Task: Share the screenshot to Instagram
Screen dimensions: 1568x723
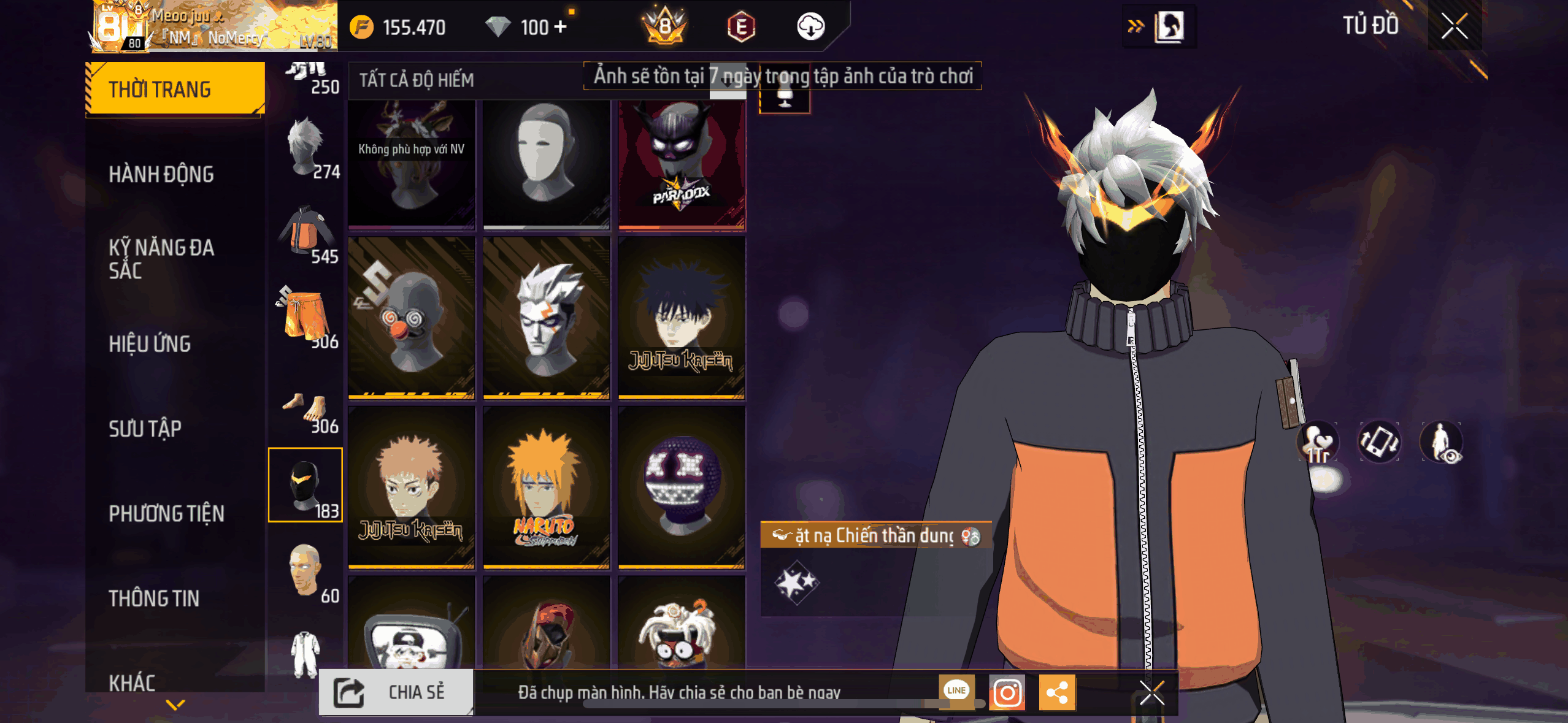Action: (1007, 693)
